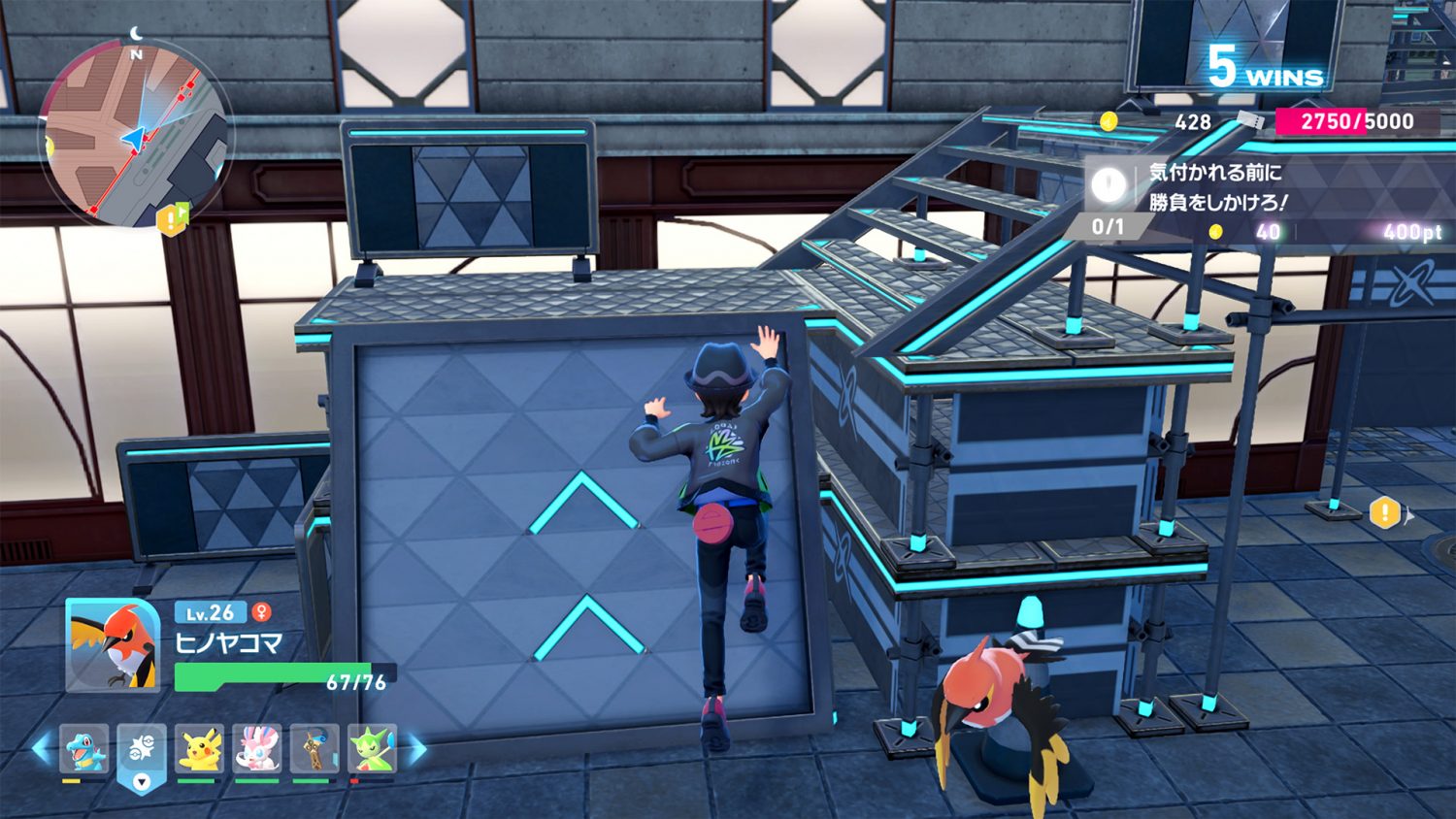The height and width of the screenshot is (819, 1456).
Task: Click the left arrow of party bar
Action: pos(43,748)
